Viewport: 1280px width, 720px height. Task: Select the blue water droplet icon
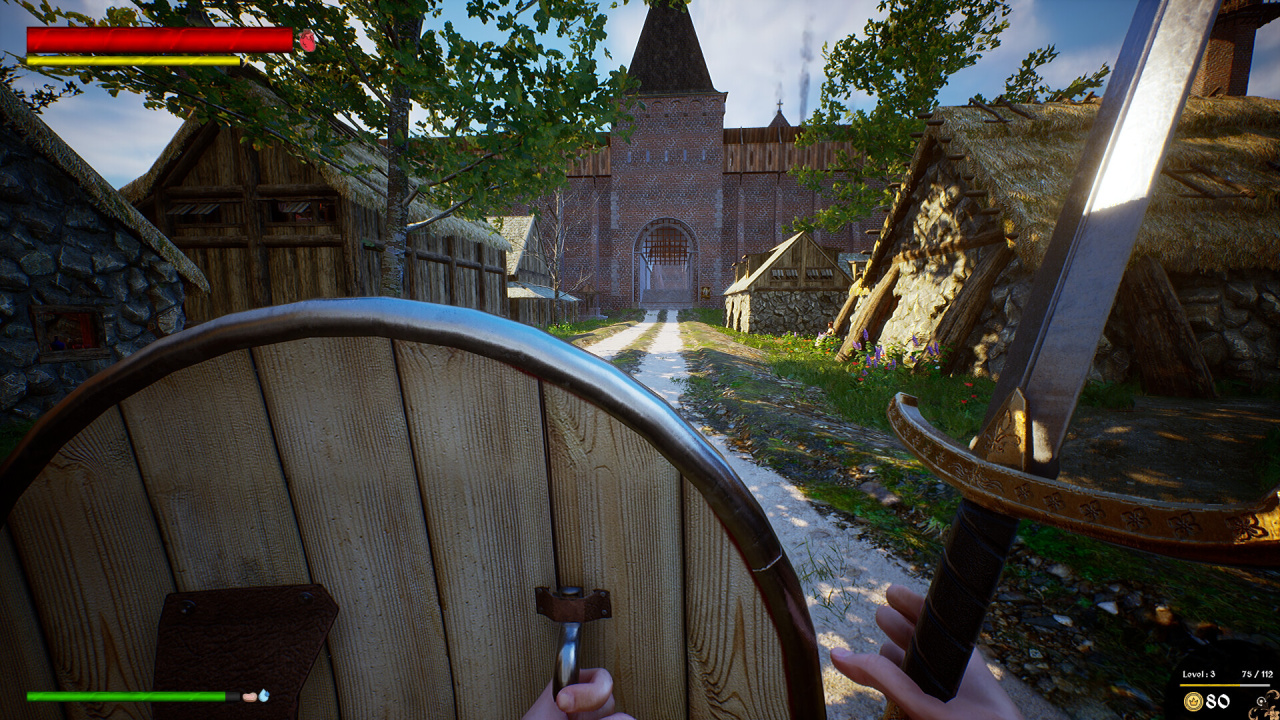click(263, 695)
